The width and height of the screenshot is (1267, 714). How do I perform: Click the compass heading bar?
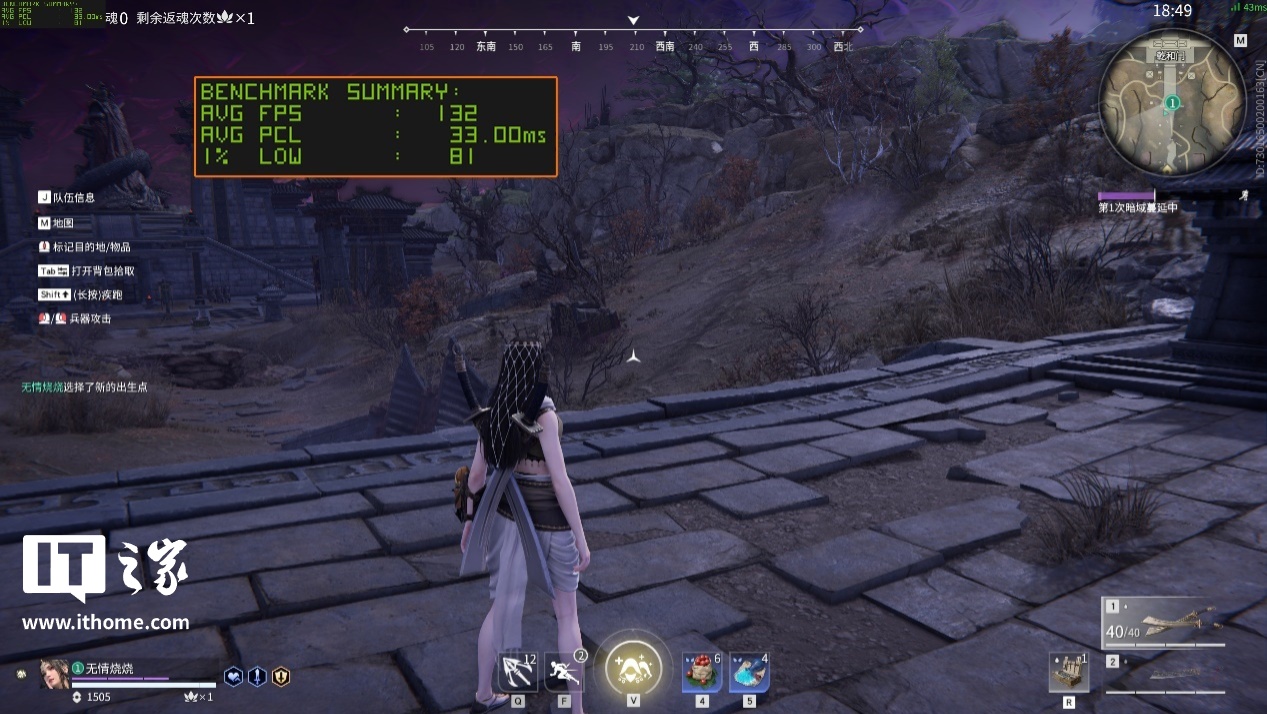633,38
